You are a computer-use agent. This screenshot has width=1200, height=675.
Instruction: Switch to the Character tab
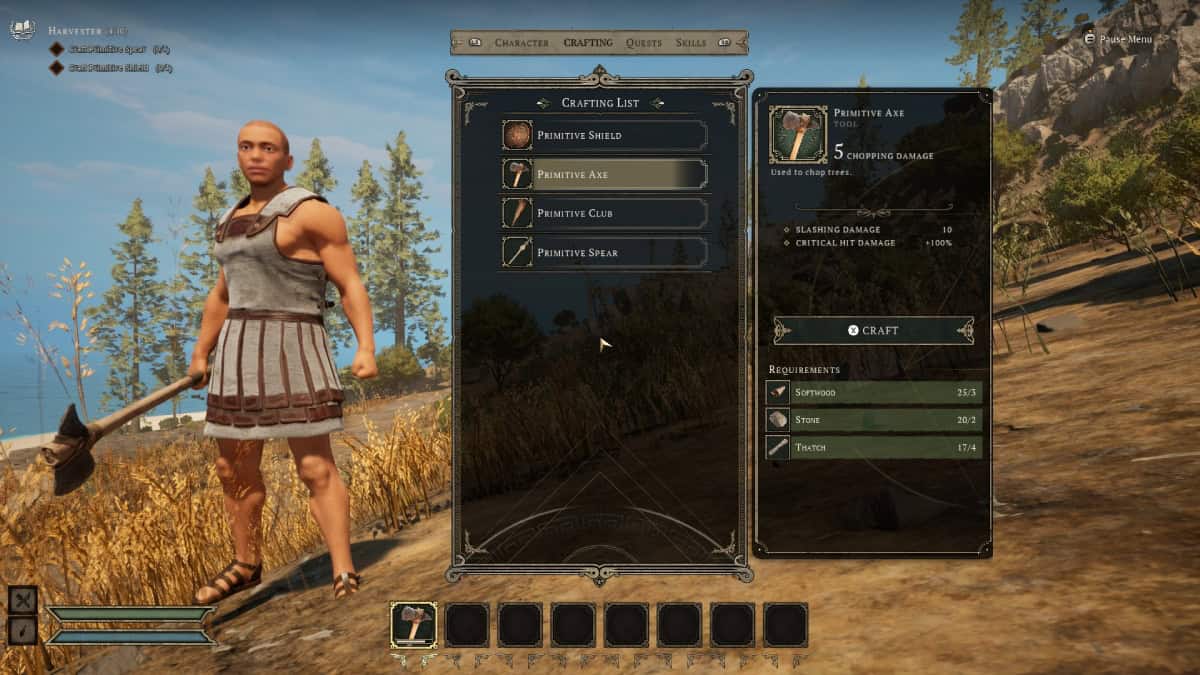[521, 43]
